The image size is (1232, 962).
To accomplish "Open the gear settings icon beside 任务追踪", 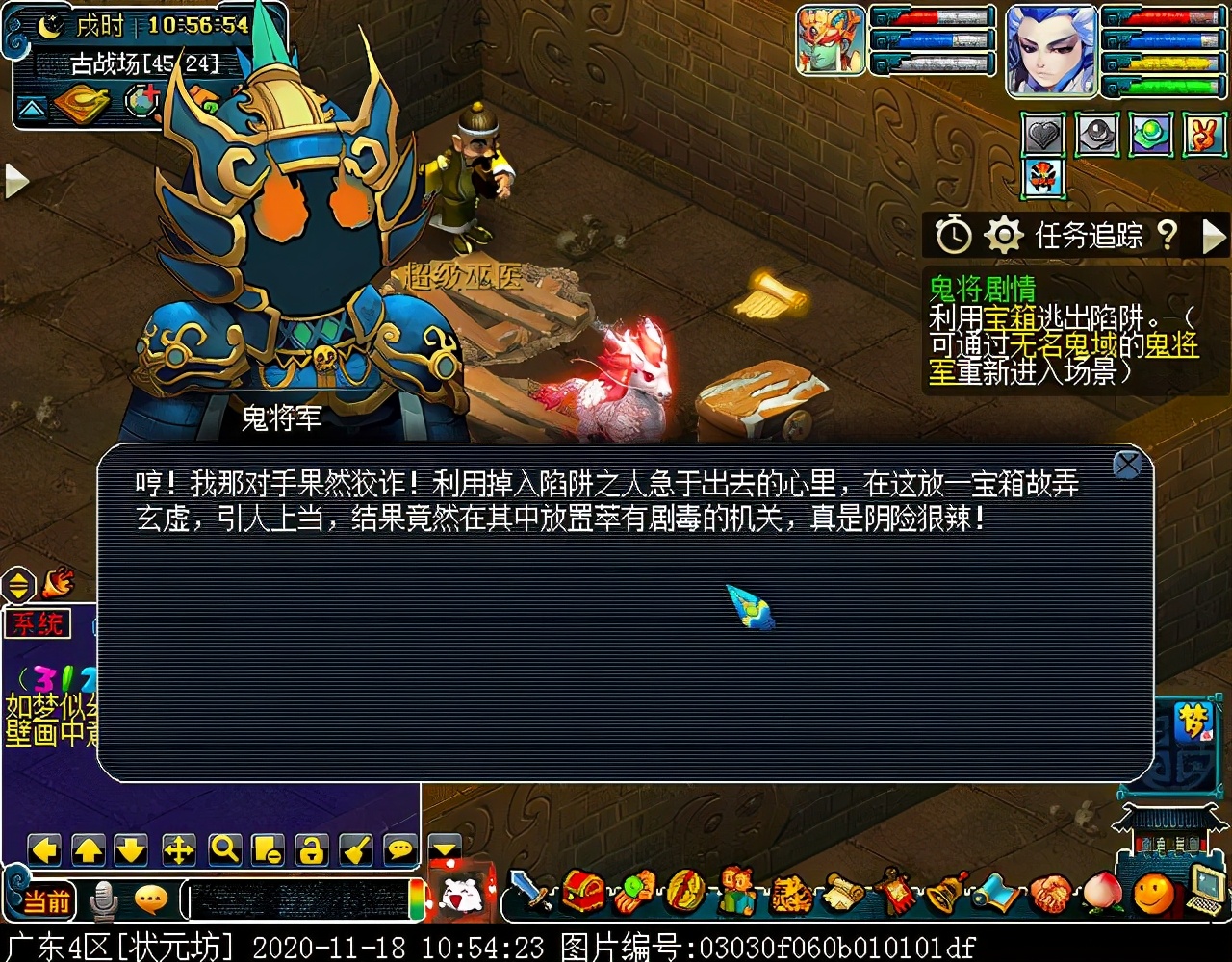I will click(x=1003, y=234).
